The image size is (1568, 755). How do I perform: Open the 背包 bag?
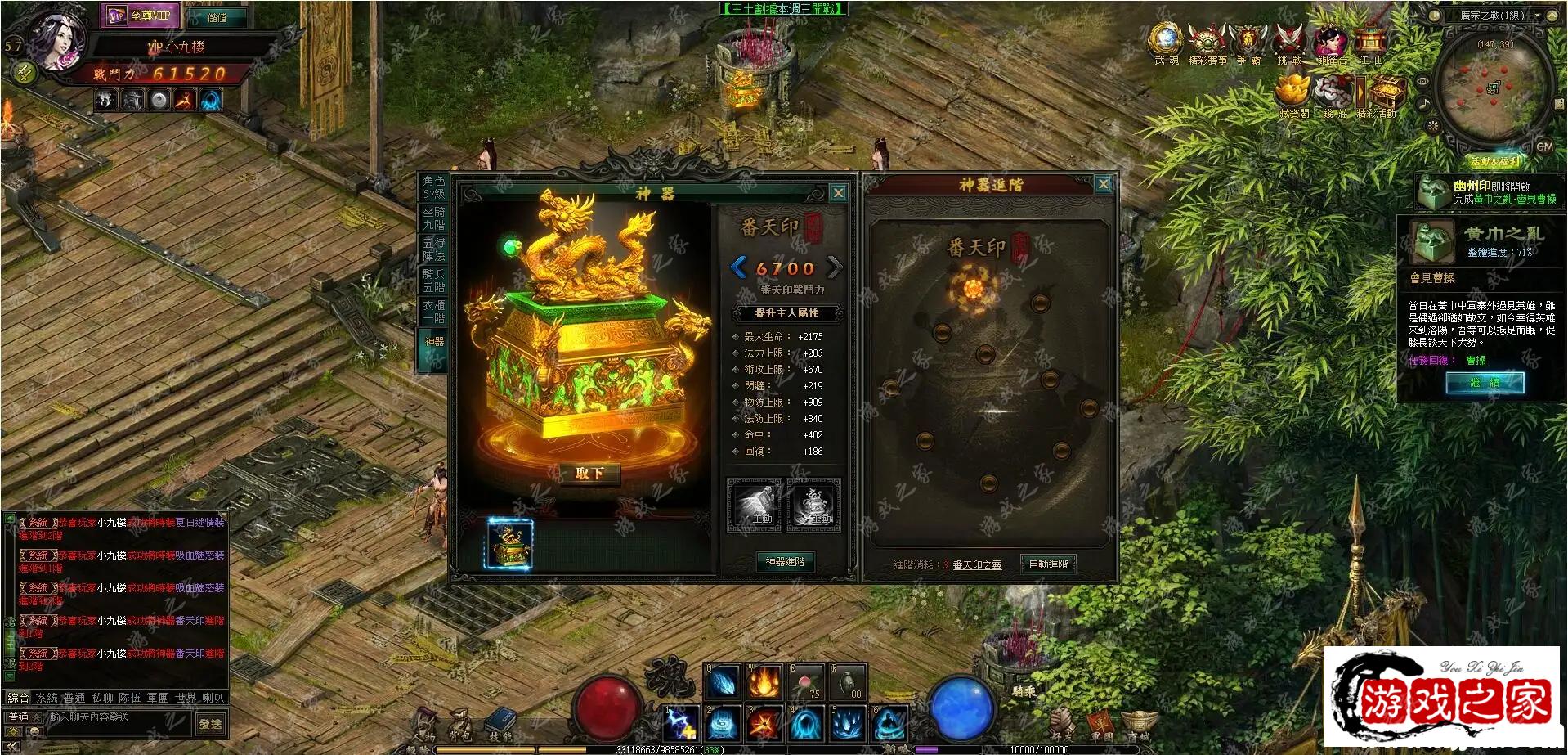(x=460, y=723)
